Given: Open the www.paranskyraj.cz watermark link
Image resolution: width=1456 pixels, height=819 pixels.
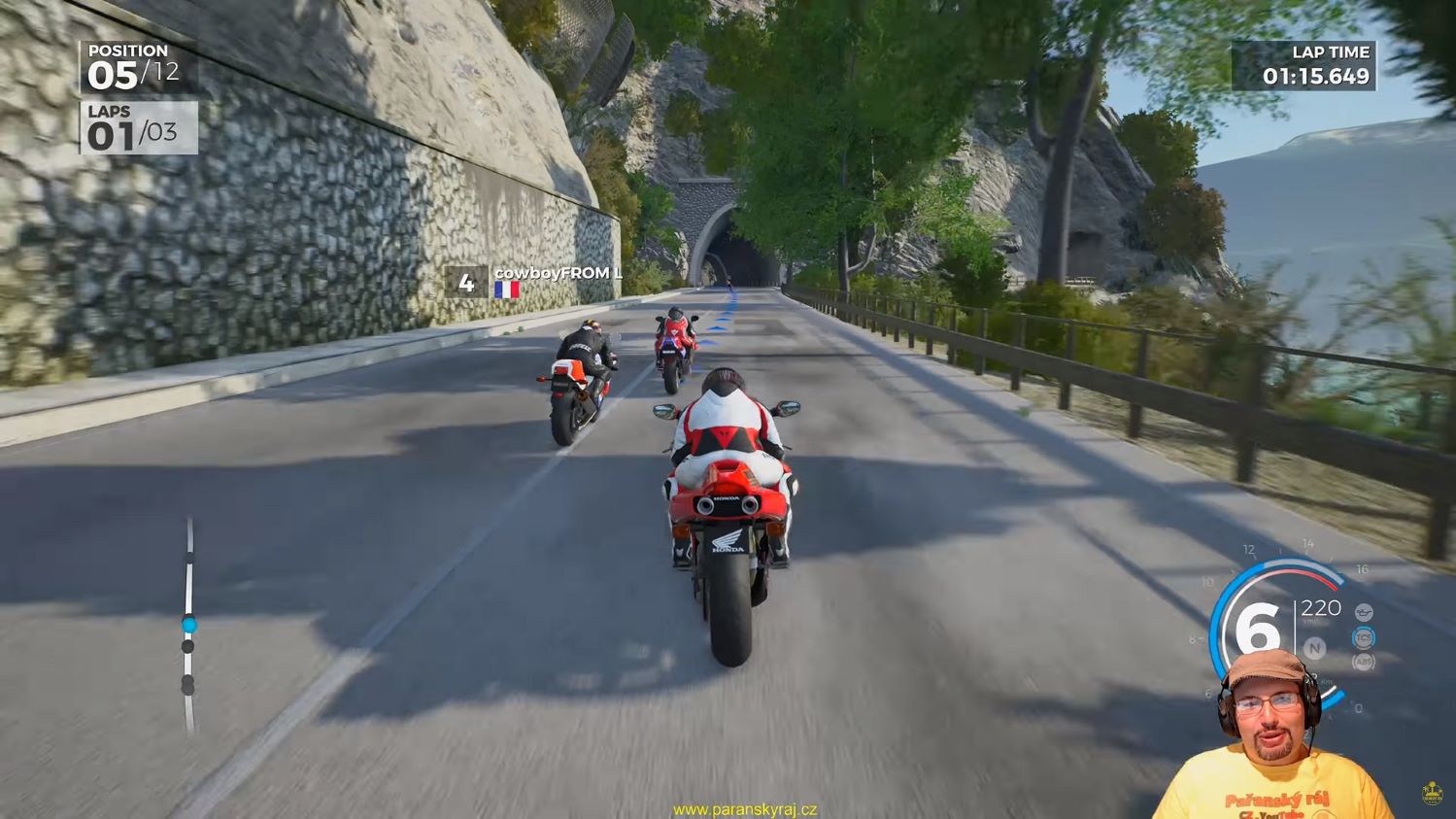Looking at the screenshot, I should tap(745, 809).
